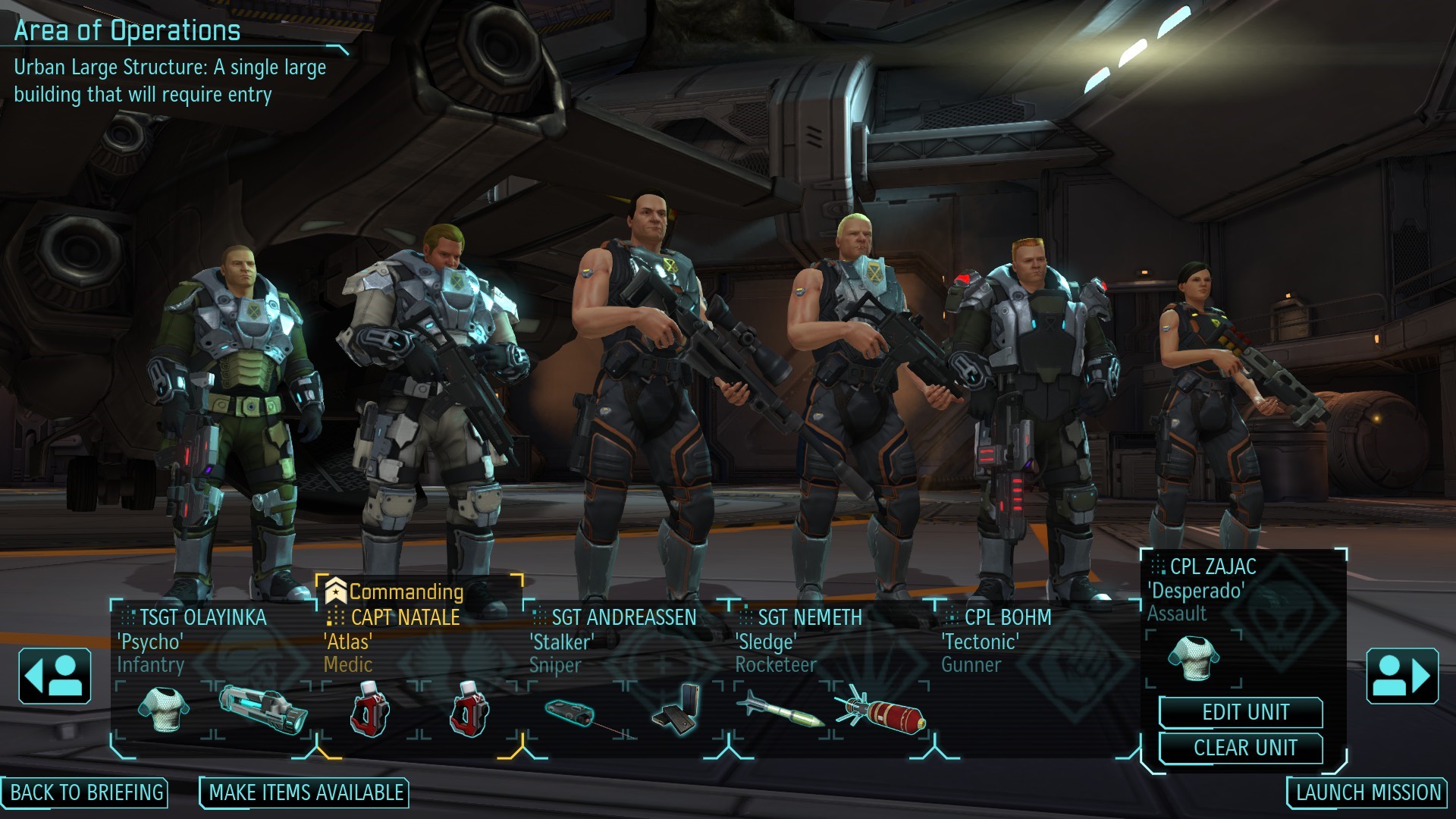The image size is (1456, 819).
Task: Open Andreassen's laser sight item slot
Action: 574,713
